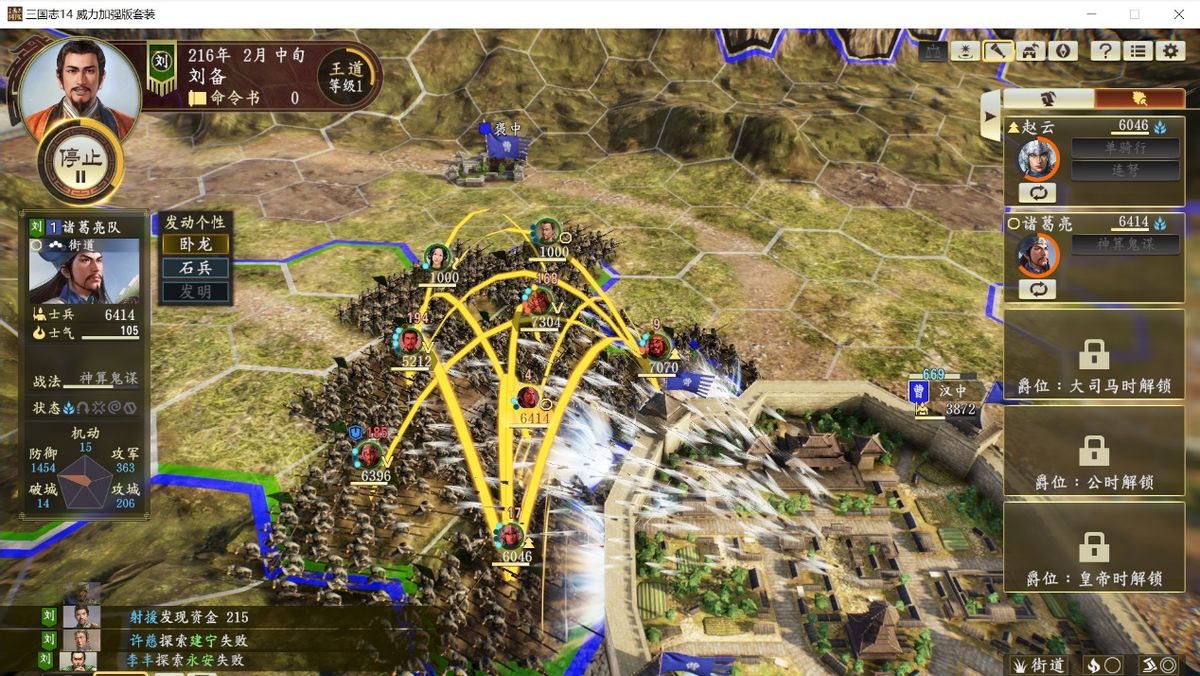1200x676 pixels.
Task: Select Zhao Yun's portrait in unit list
Action: point(1038,159)
